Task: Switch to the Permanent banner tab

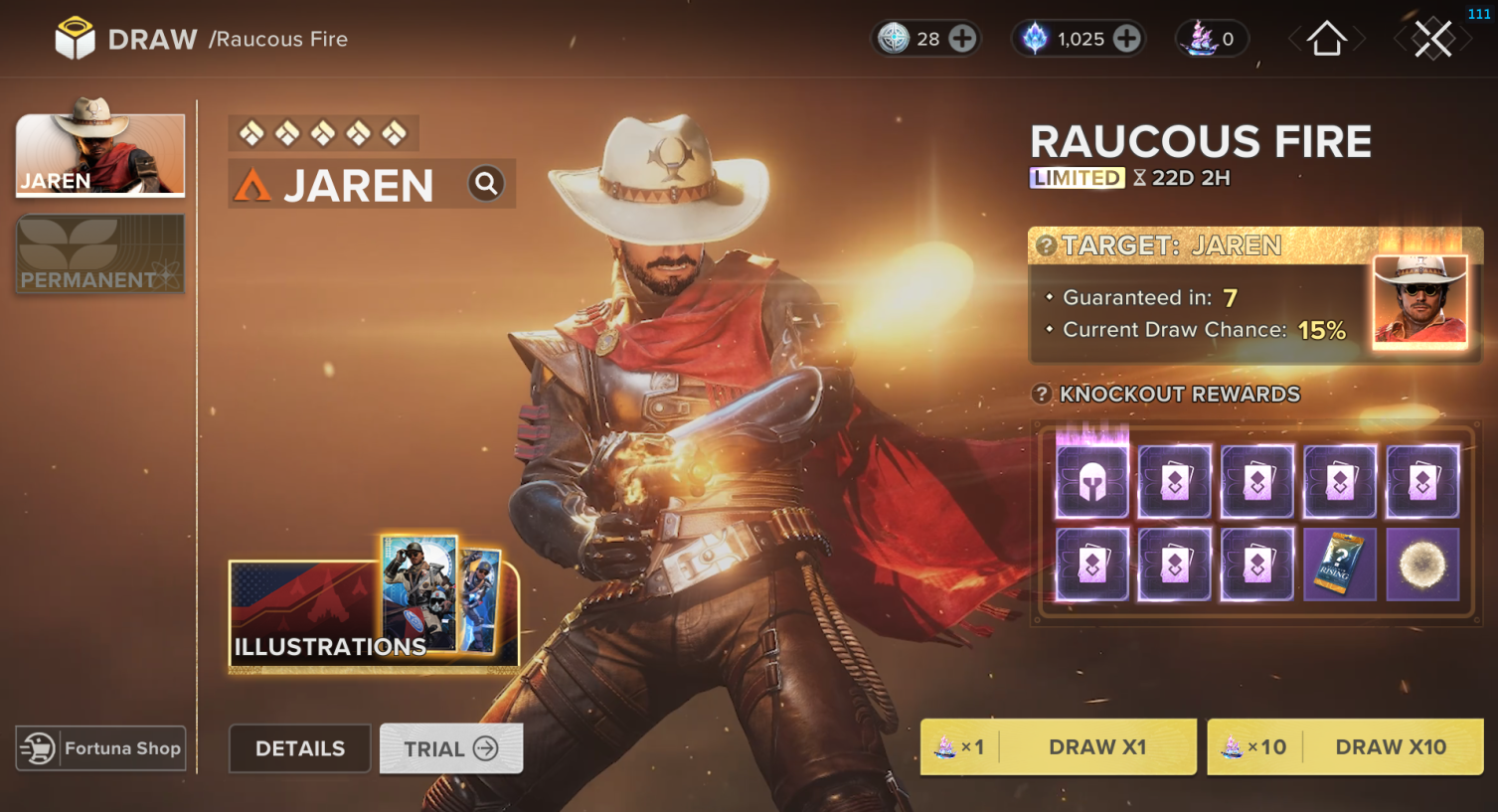Action: [100, 254]
